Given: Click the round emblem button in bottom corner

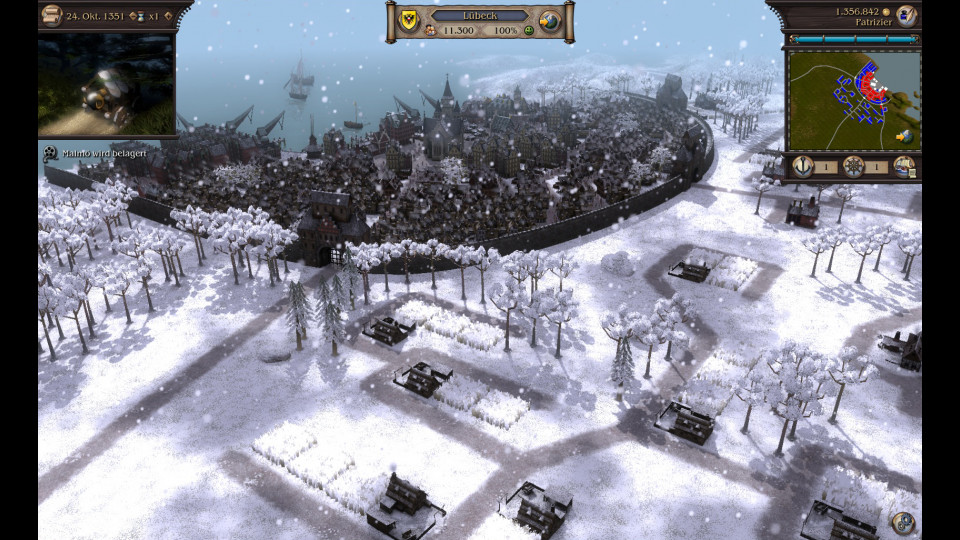Looking at the screenshot, I should click(903, 522).
